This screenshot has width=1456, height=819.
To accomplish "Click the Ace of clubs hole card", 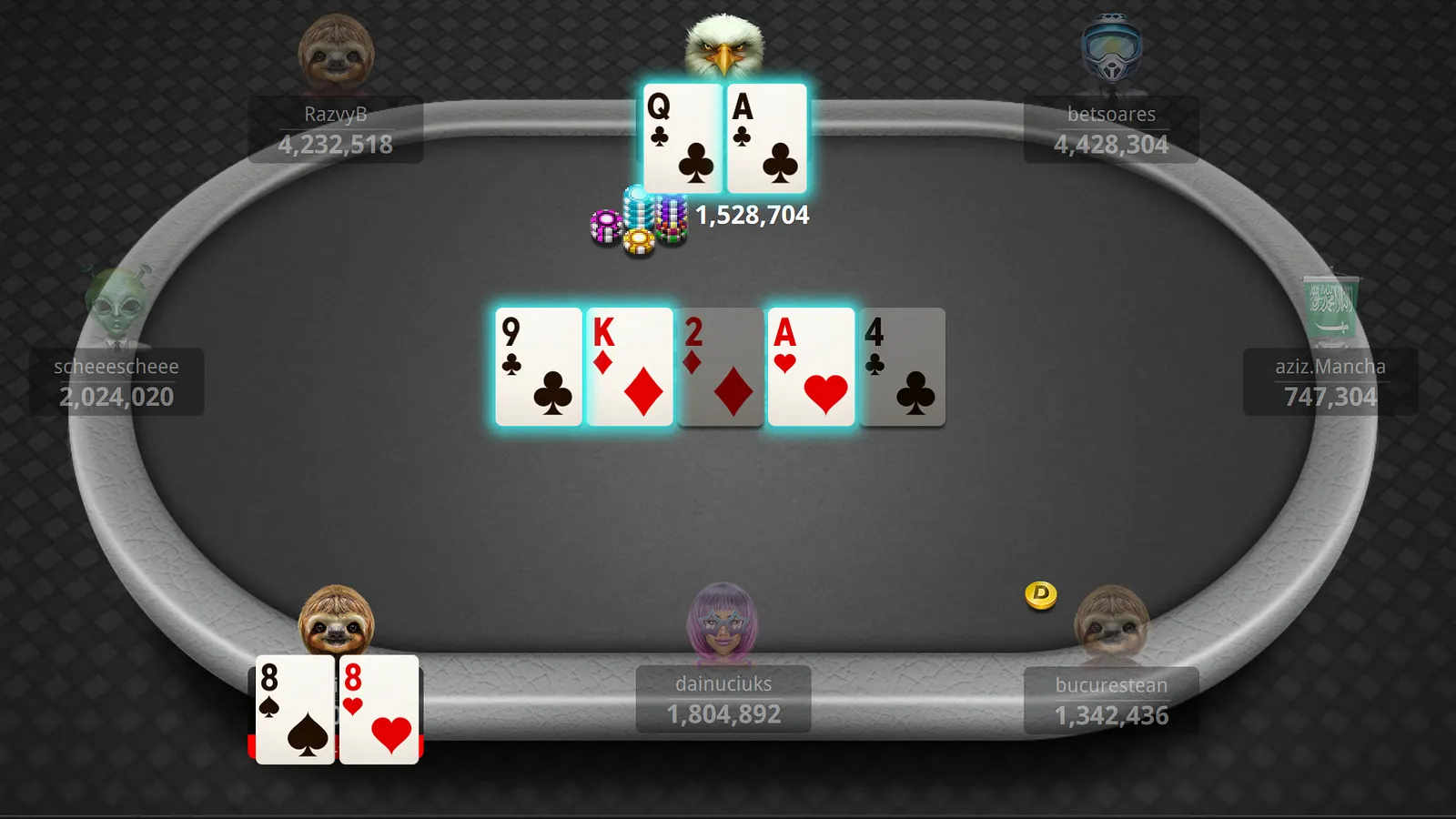I will (766, 138).
